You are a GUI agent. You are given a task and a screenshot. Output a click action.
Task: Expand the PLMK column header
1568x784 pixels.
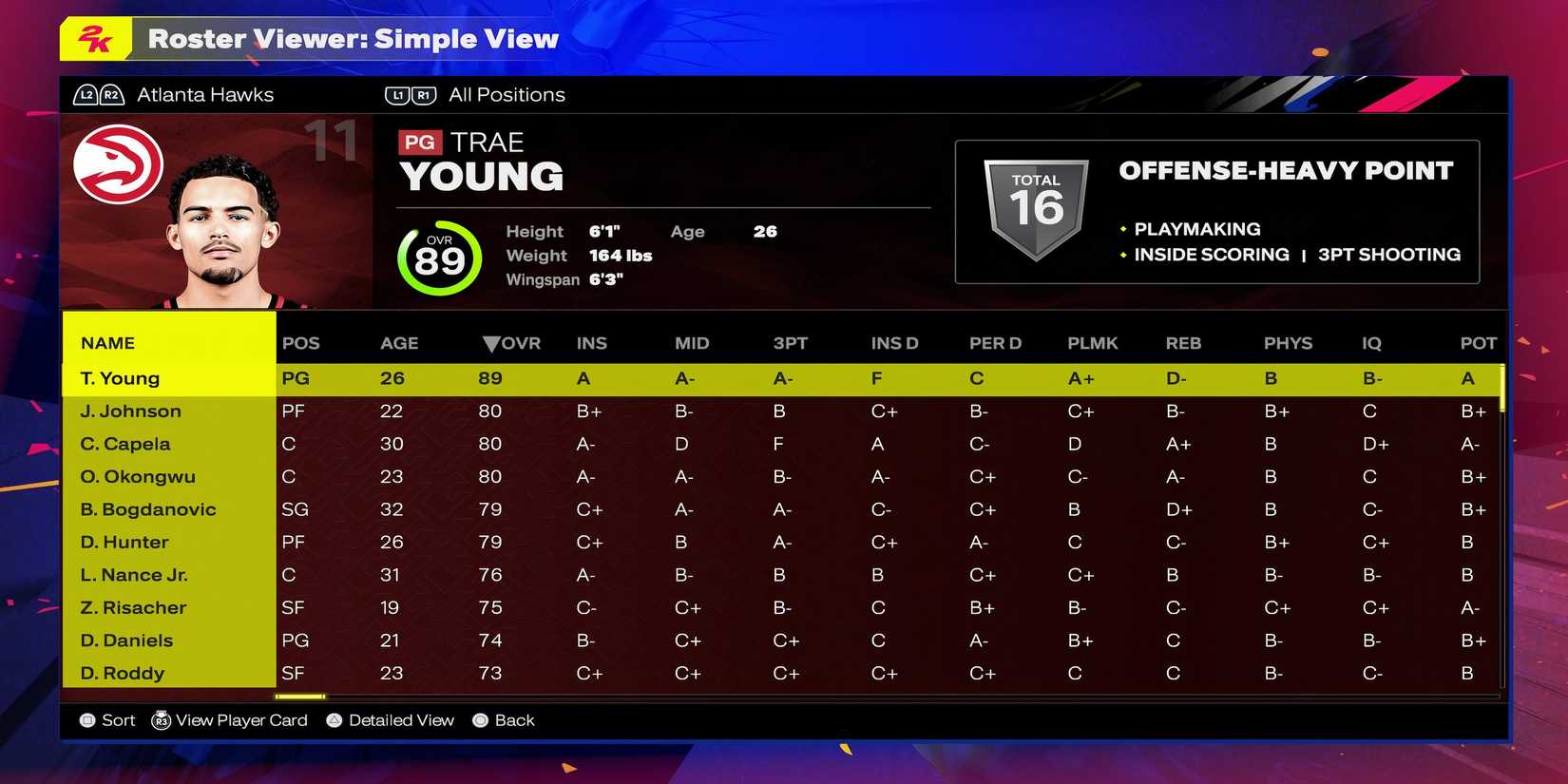[x=1093, y=343]
